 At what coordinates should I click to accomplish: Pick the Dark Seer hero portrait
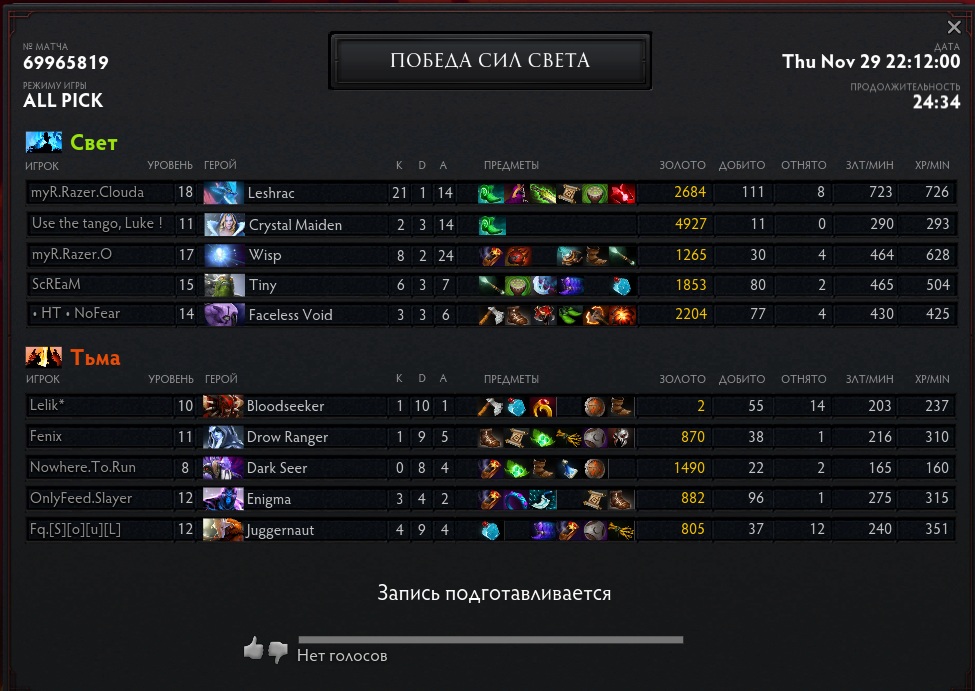point(223,468)
